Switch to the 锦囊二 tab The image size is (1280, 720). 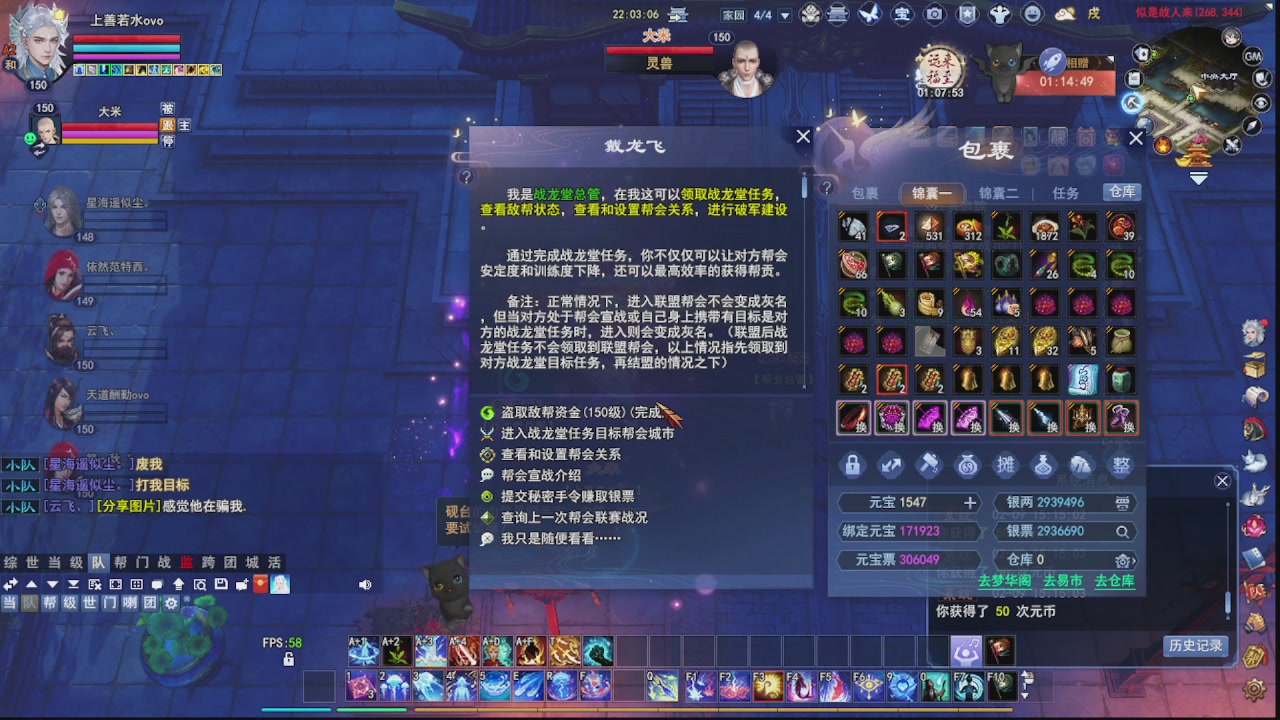point(1000,192)
